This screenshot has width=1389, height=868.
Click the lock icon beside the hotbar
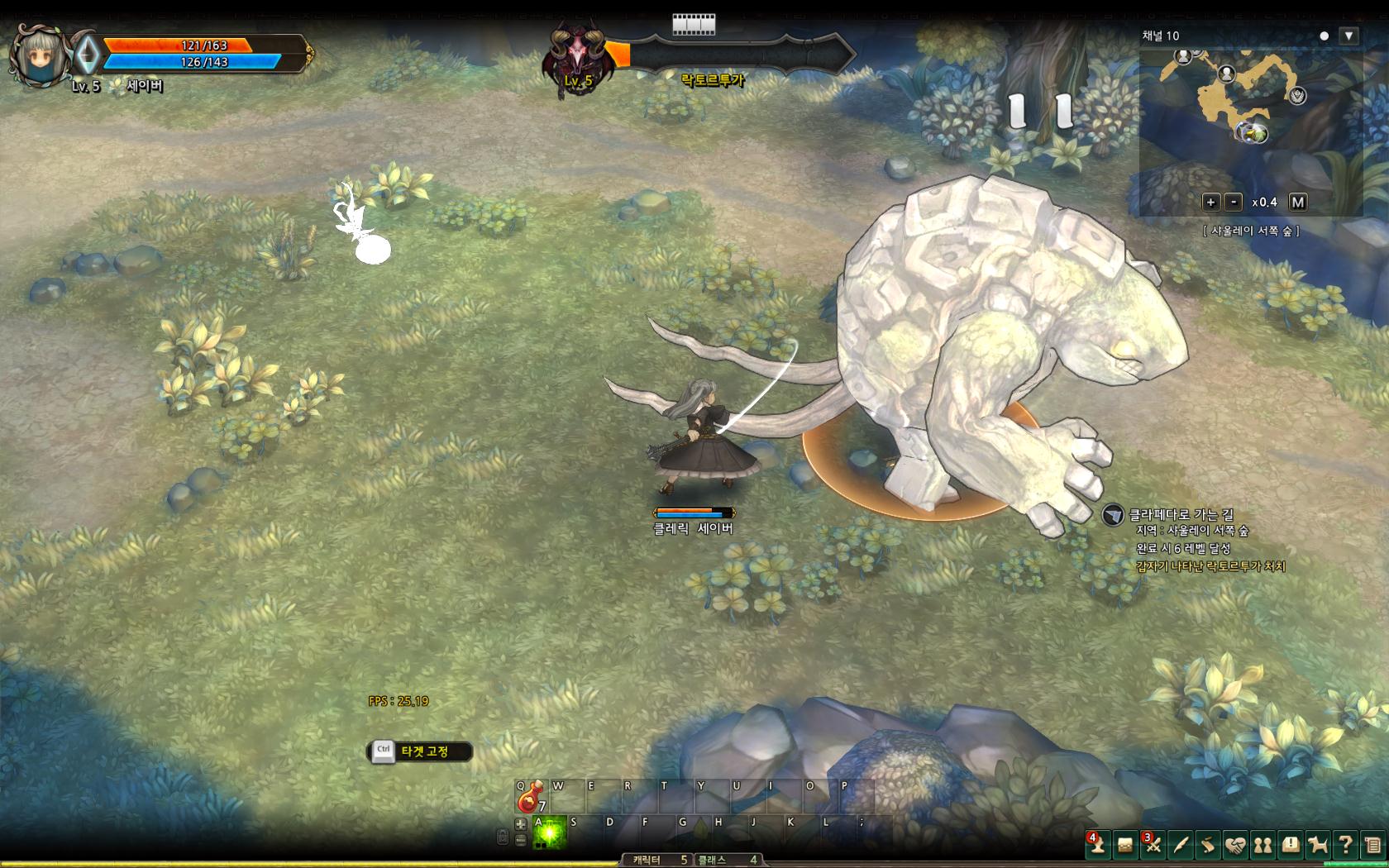click(x=502, y=837)
